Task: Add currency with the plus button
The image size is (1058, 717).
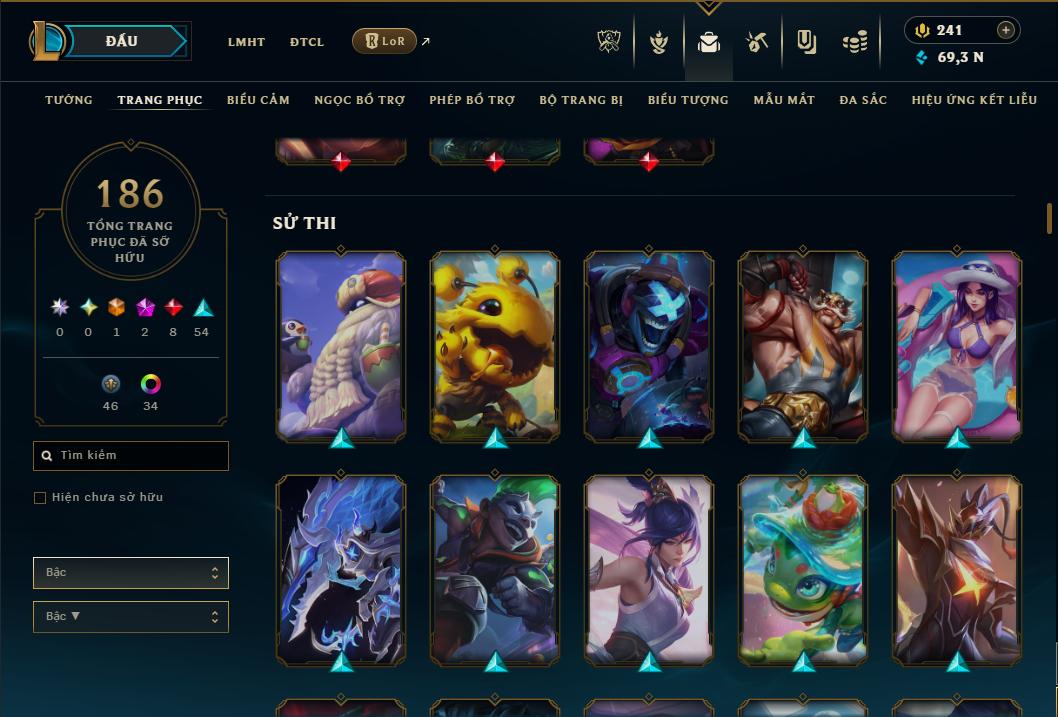Action: point(1006,30)
